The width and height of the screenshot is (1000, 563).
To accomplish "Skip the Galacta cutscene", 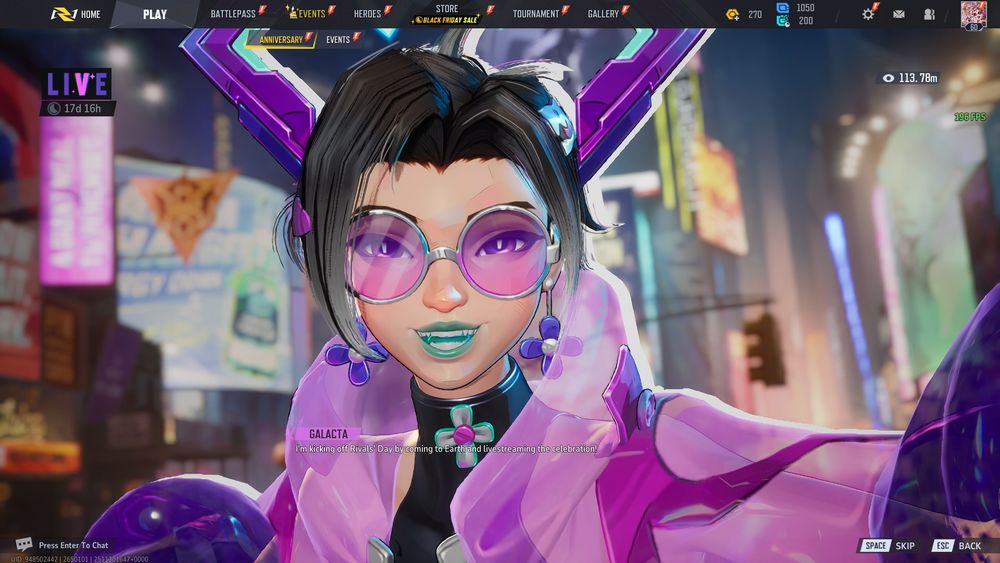I will pos(889,546).
